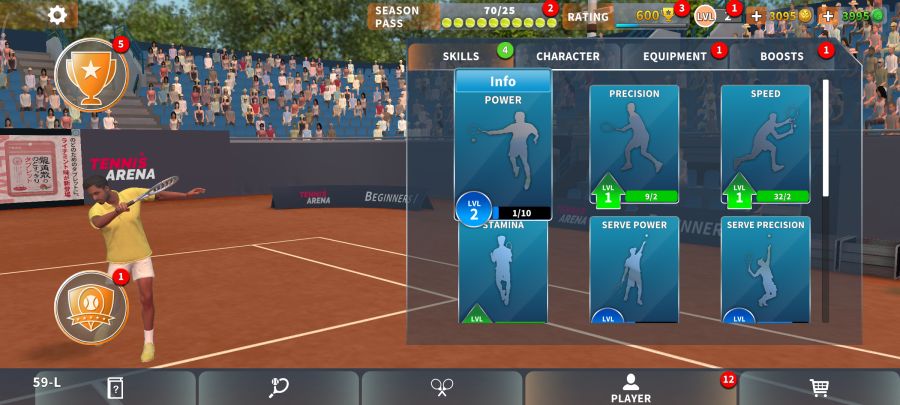
Task: Open the Equipment tab
Action: [675, 57]
